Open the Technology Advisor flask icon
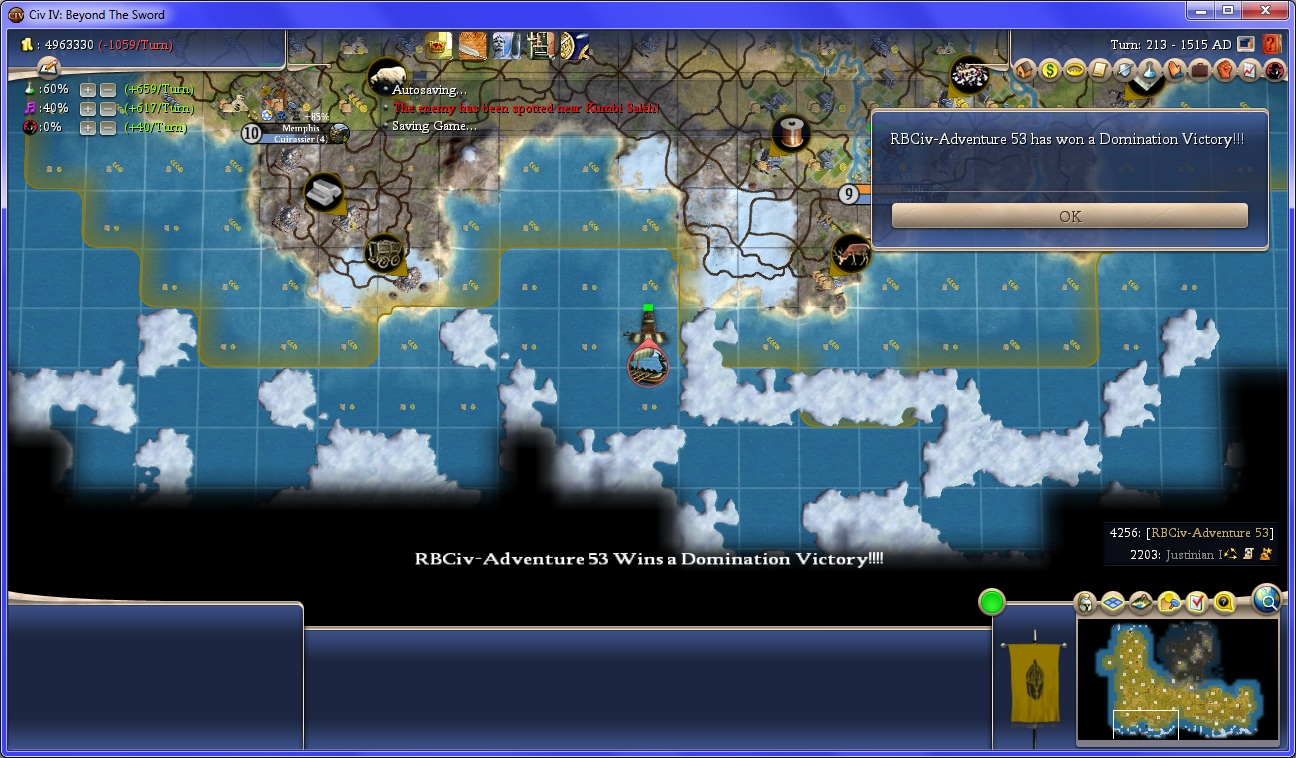Viewport: 1296px width, 758px height. point(1149,70)
